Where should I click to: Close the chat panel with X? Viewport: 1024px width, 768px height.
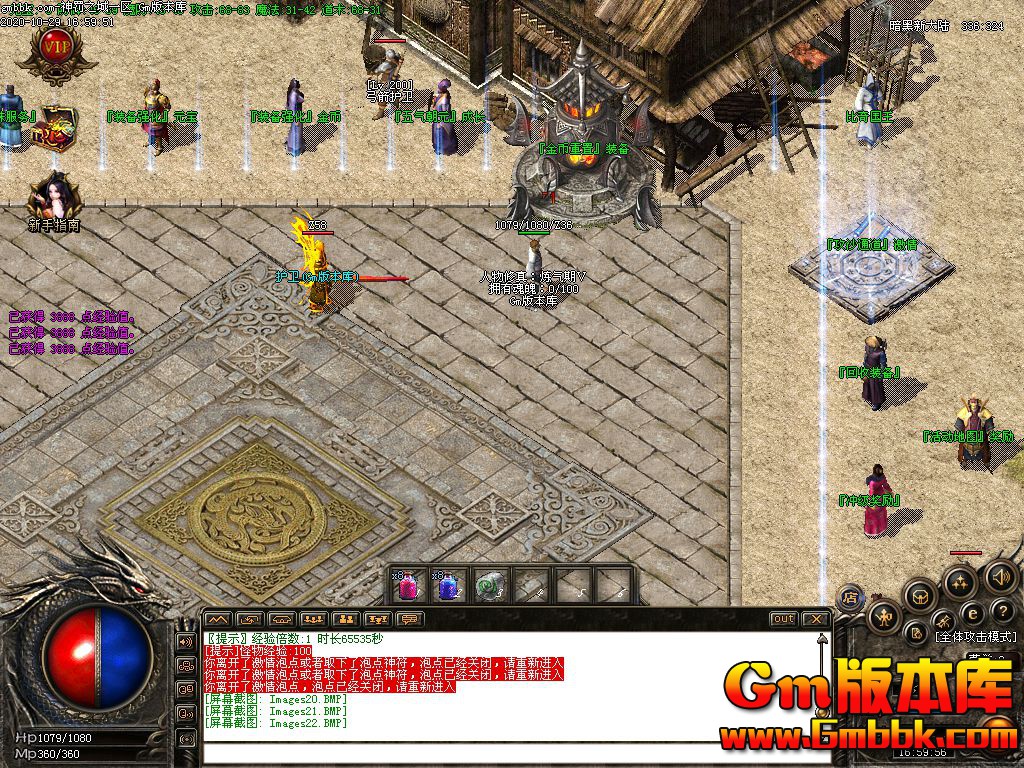click(x=816, y=619)
